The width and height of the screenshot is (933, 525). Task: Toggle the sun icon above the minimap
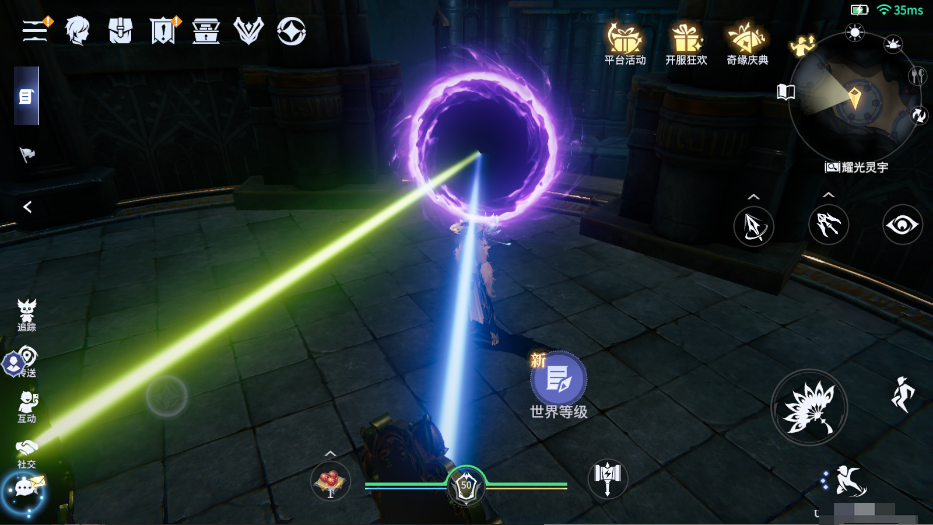click(854, 32)
